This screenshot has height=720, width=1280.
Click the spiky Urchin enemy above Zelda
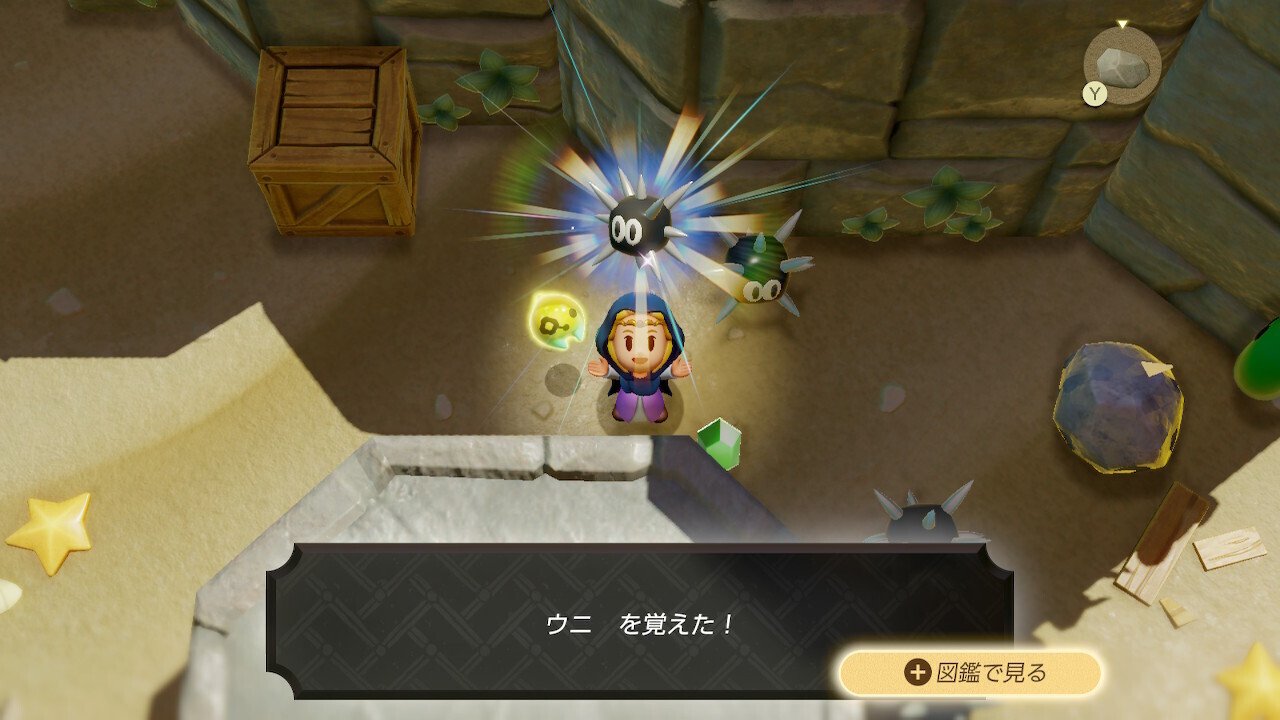[x=641, y=227]
